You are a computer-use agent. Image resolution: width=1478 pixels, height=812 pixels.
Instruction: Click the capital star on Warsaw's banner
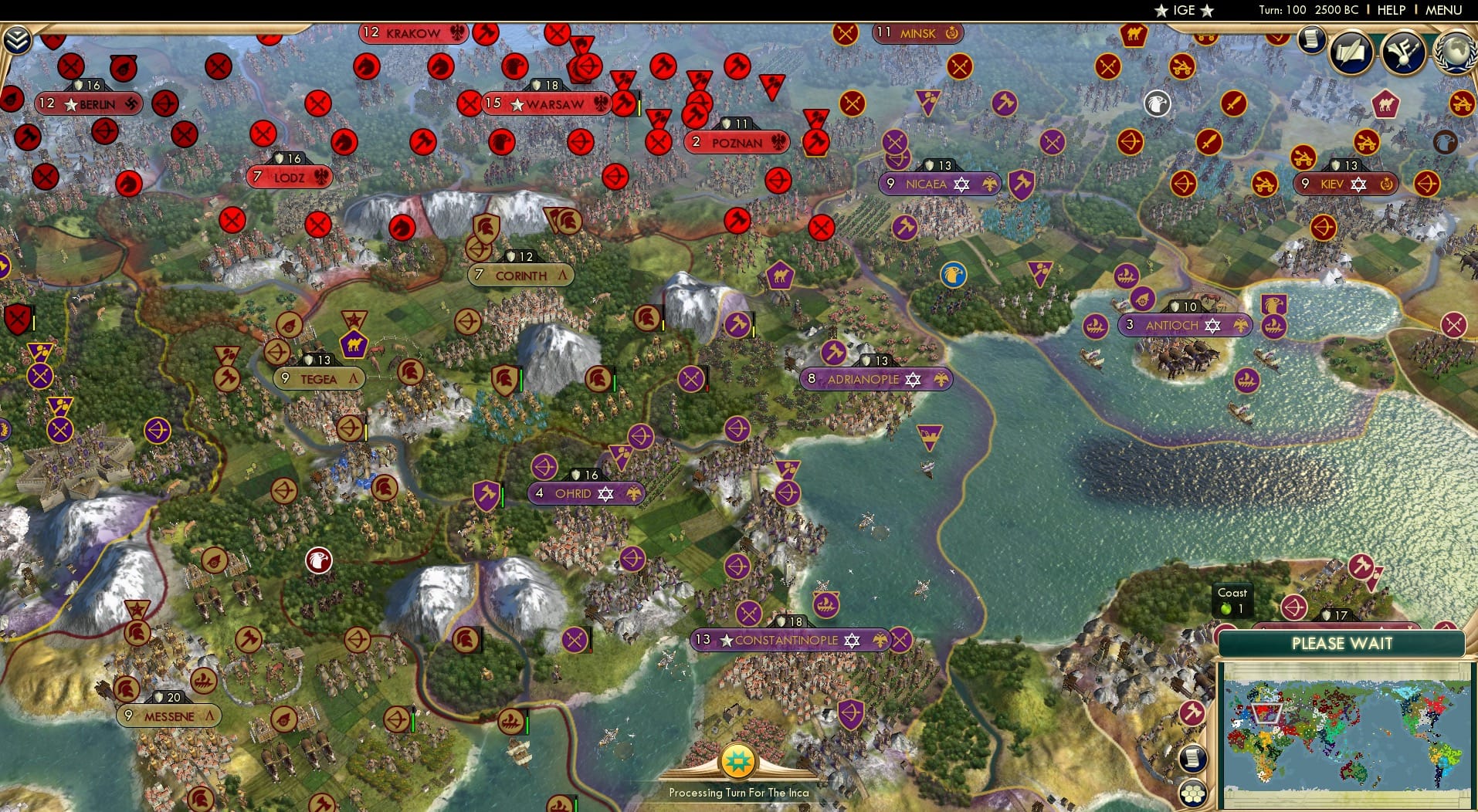pyautogui.click(x=516, y=103)
